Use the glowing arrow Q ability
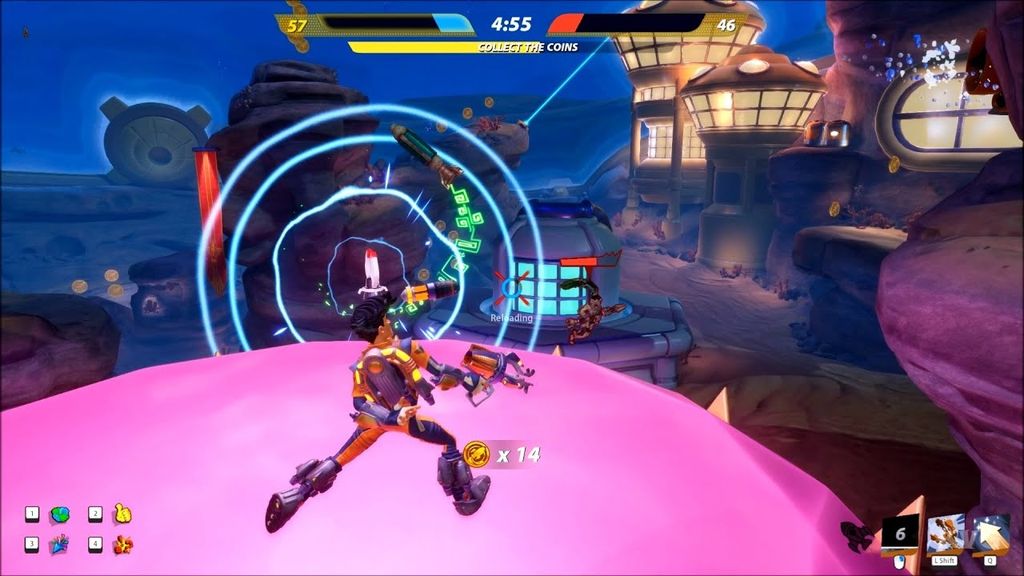The height and width of the screenshot is (576, 1024). tap(990, 534)
